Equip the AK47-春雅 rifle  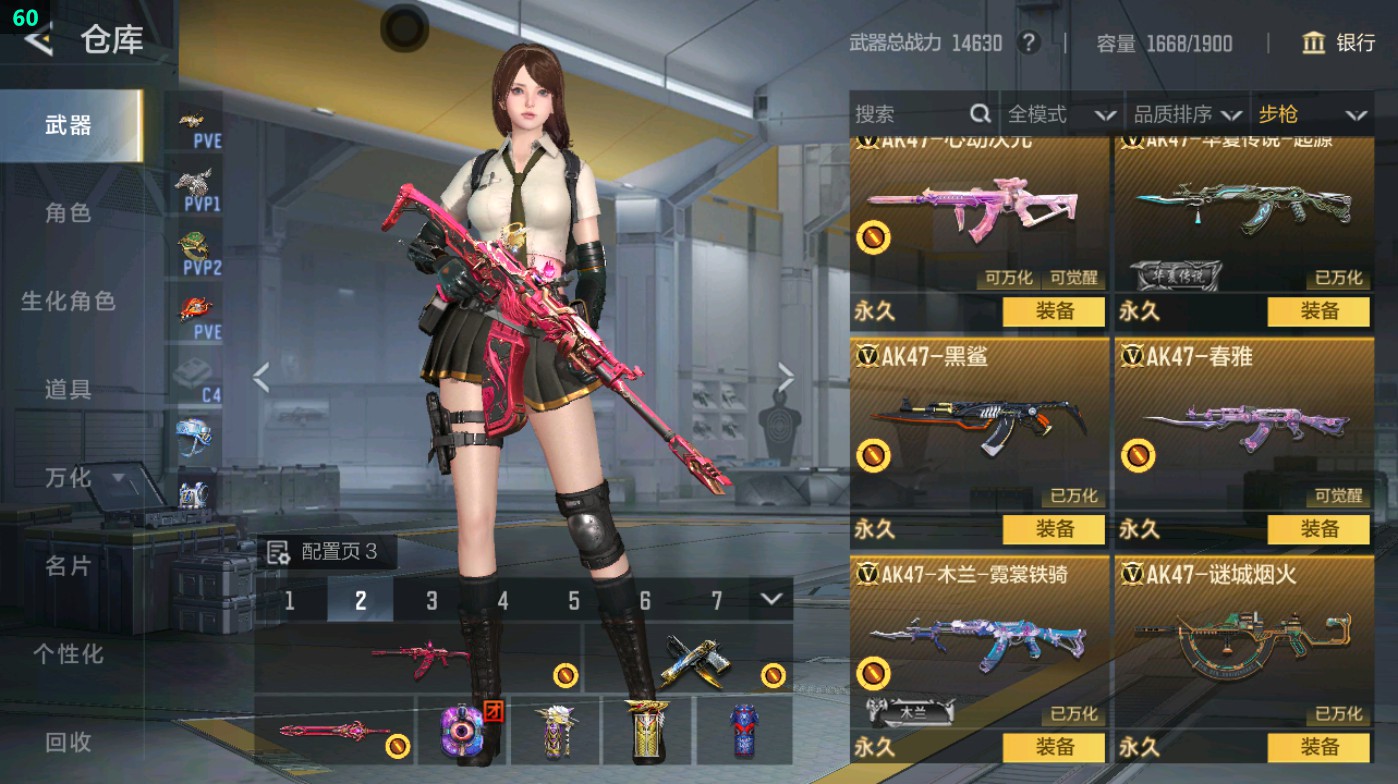(1318, 529)
